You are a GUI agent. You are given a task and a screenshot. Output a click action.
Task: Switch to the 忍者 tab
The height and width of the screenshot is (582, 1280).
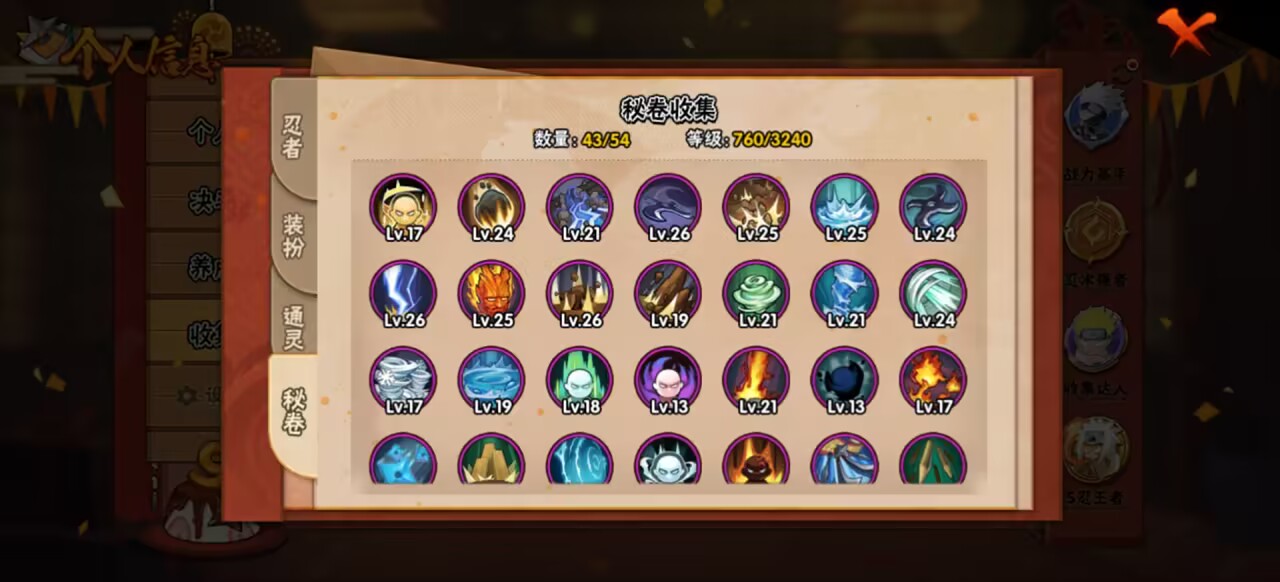coord(292,137)
